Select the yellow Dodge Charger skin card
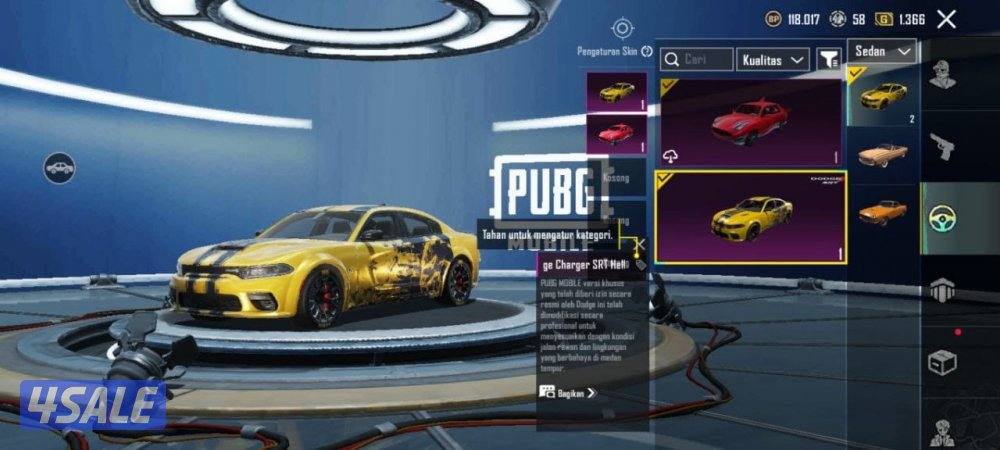The height and width of the screenshot is (450, 1000). tap(749, 216)
